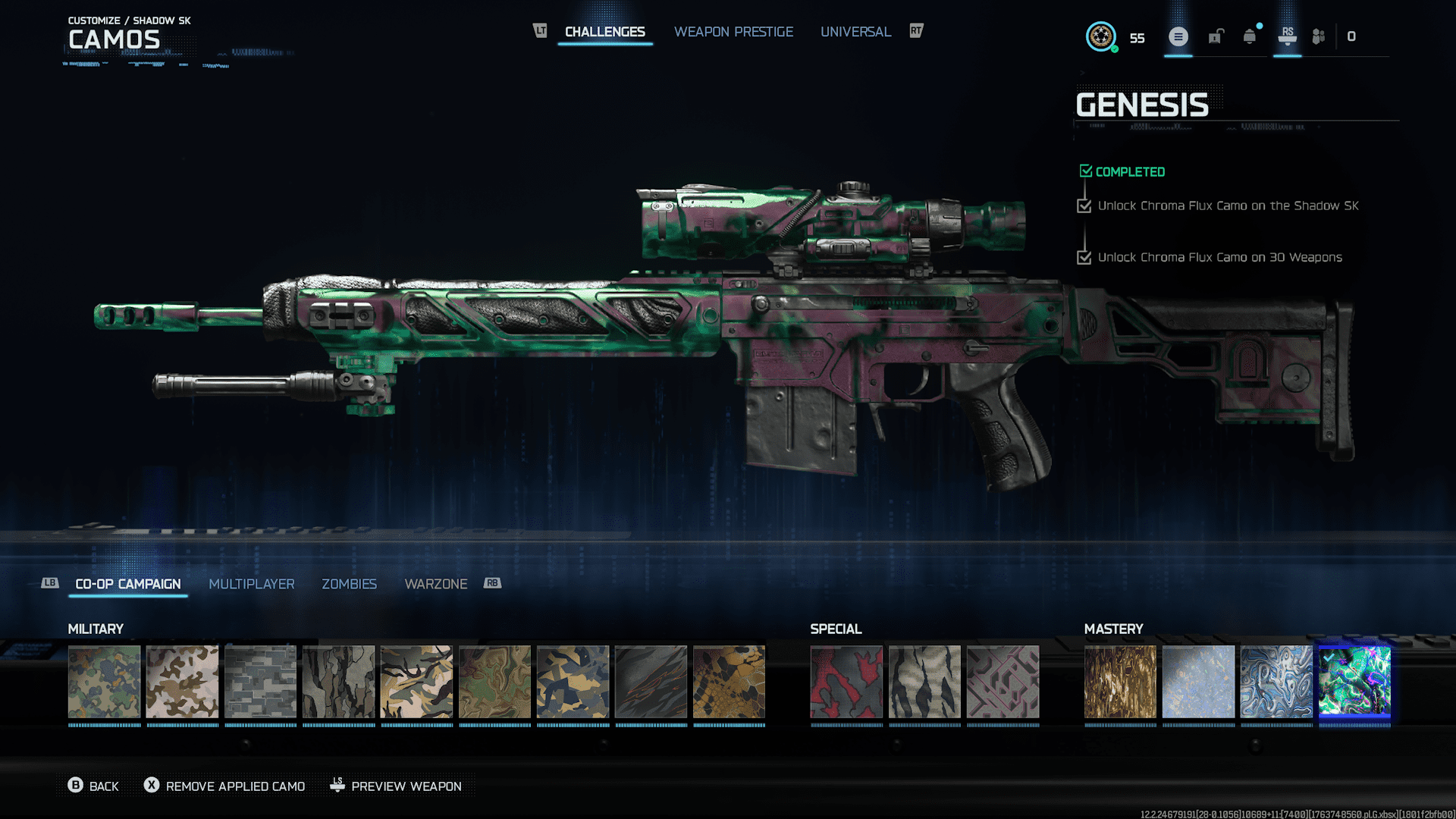Choose the blue swirling Mastery camo
The width and height of the screenshot is (1456, 819).
pos(1276,682)
